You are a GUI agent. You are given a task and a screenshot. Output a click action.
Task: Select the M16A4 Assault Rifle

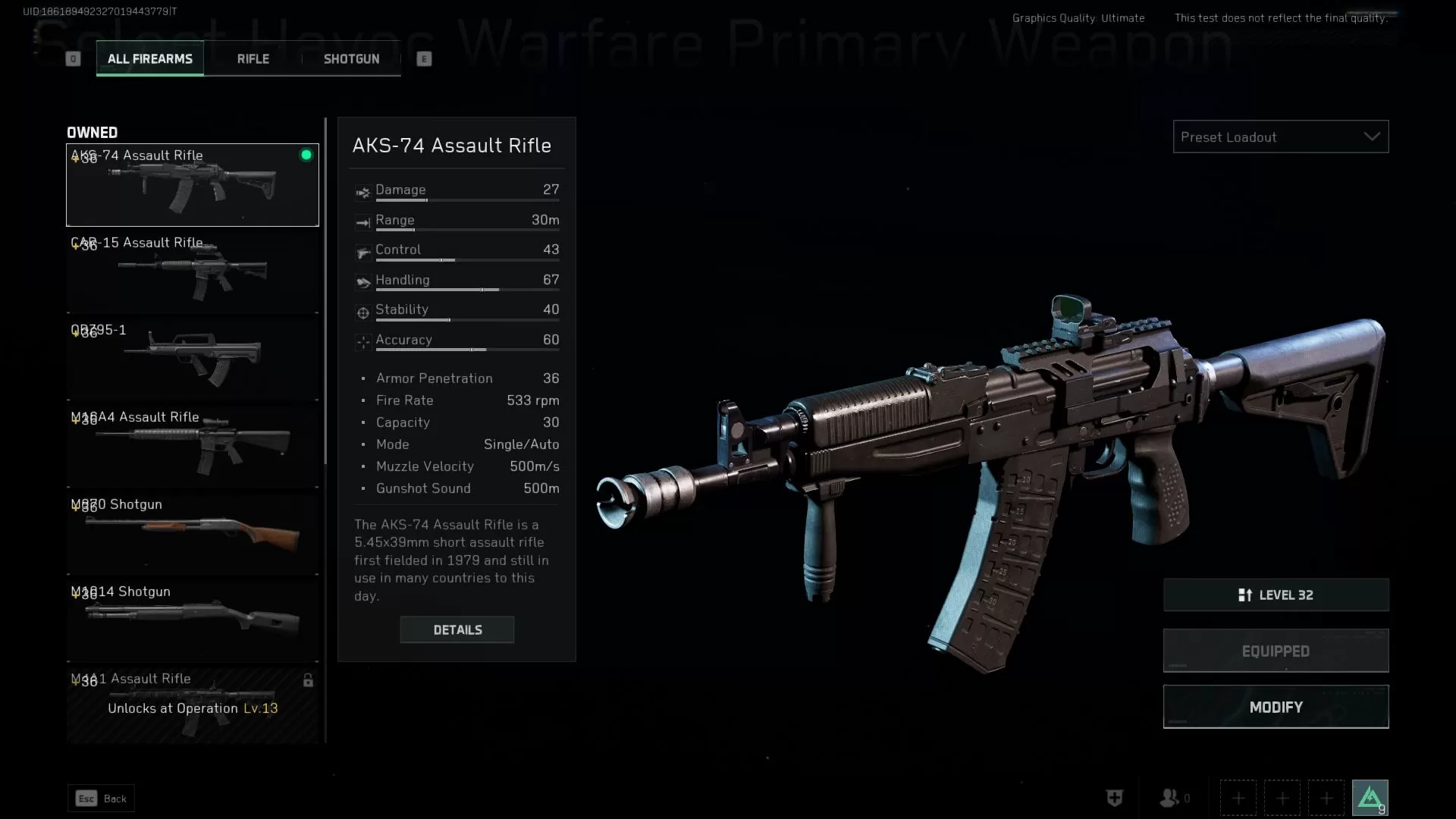[192, 446]
